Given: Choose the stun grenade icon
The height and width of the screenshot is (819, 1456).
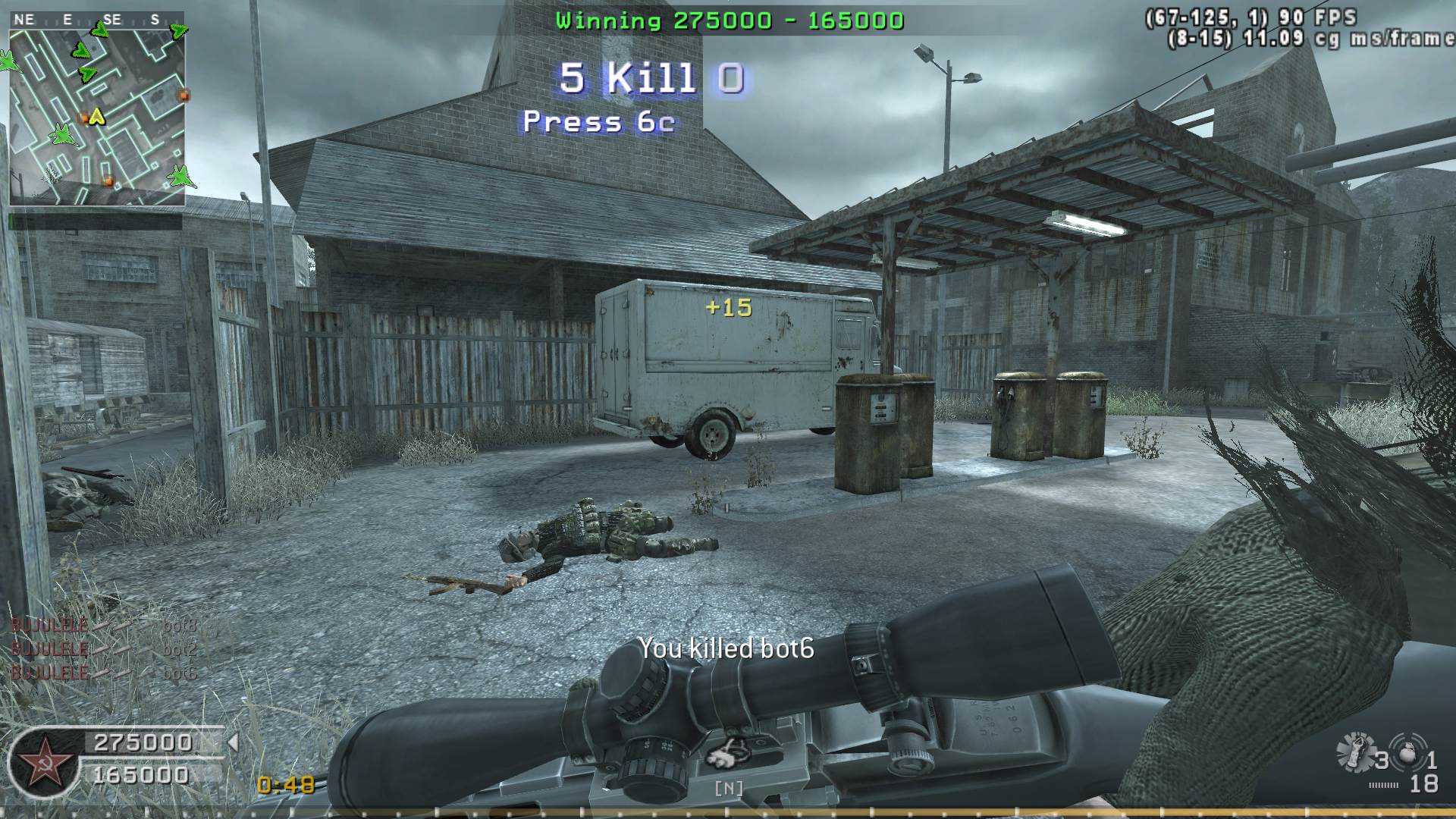Looking at the screenshot, I should tap(1357, 752).
